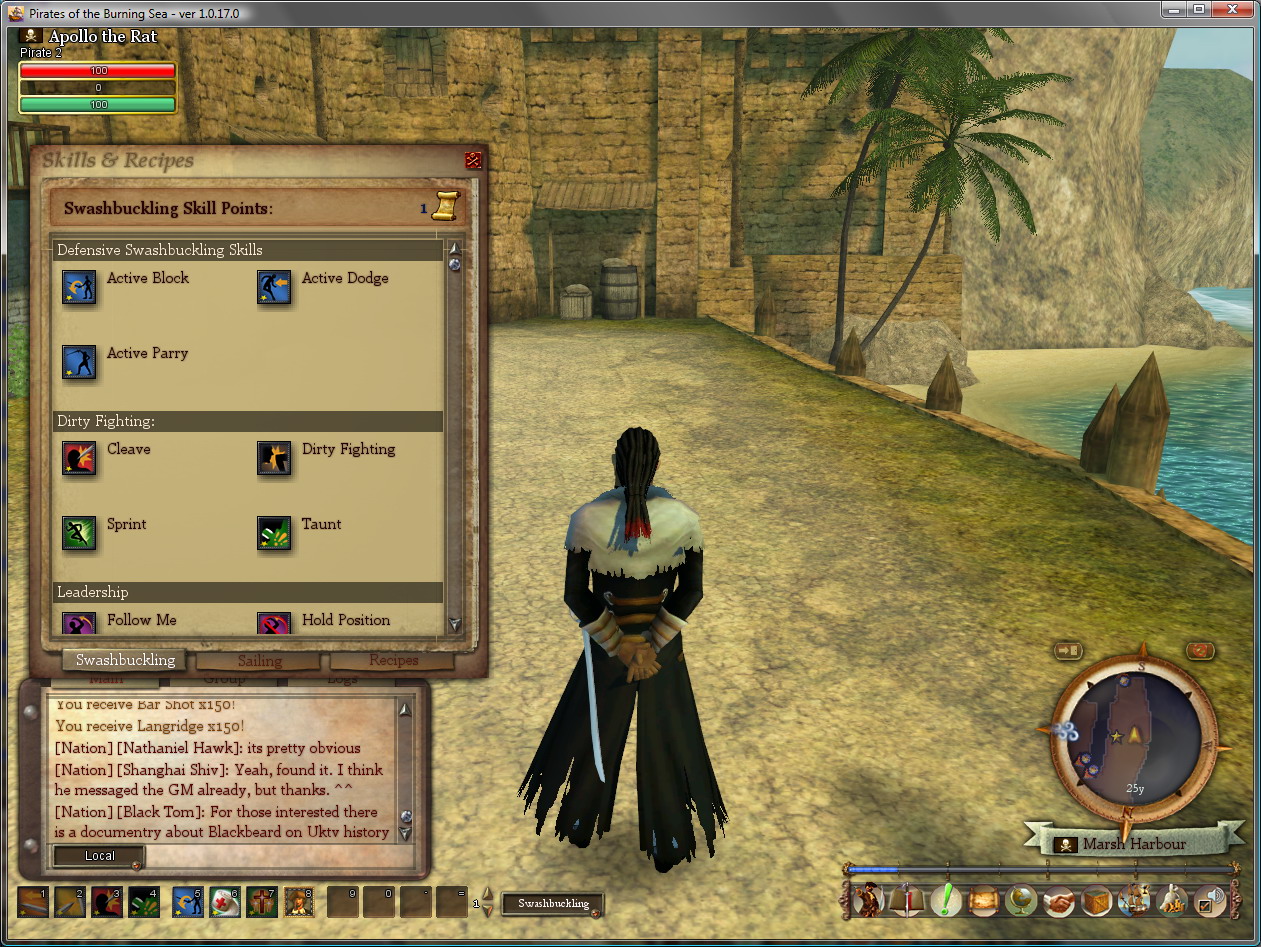The image size is (1261, 947).
Task: Choose the Sprint skill icon
Action: [x=79, y=533]
